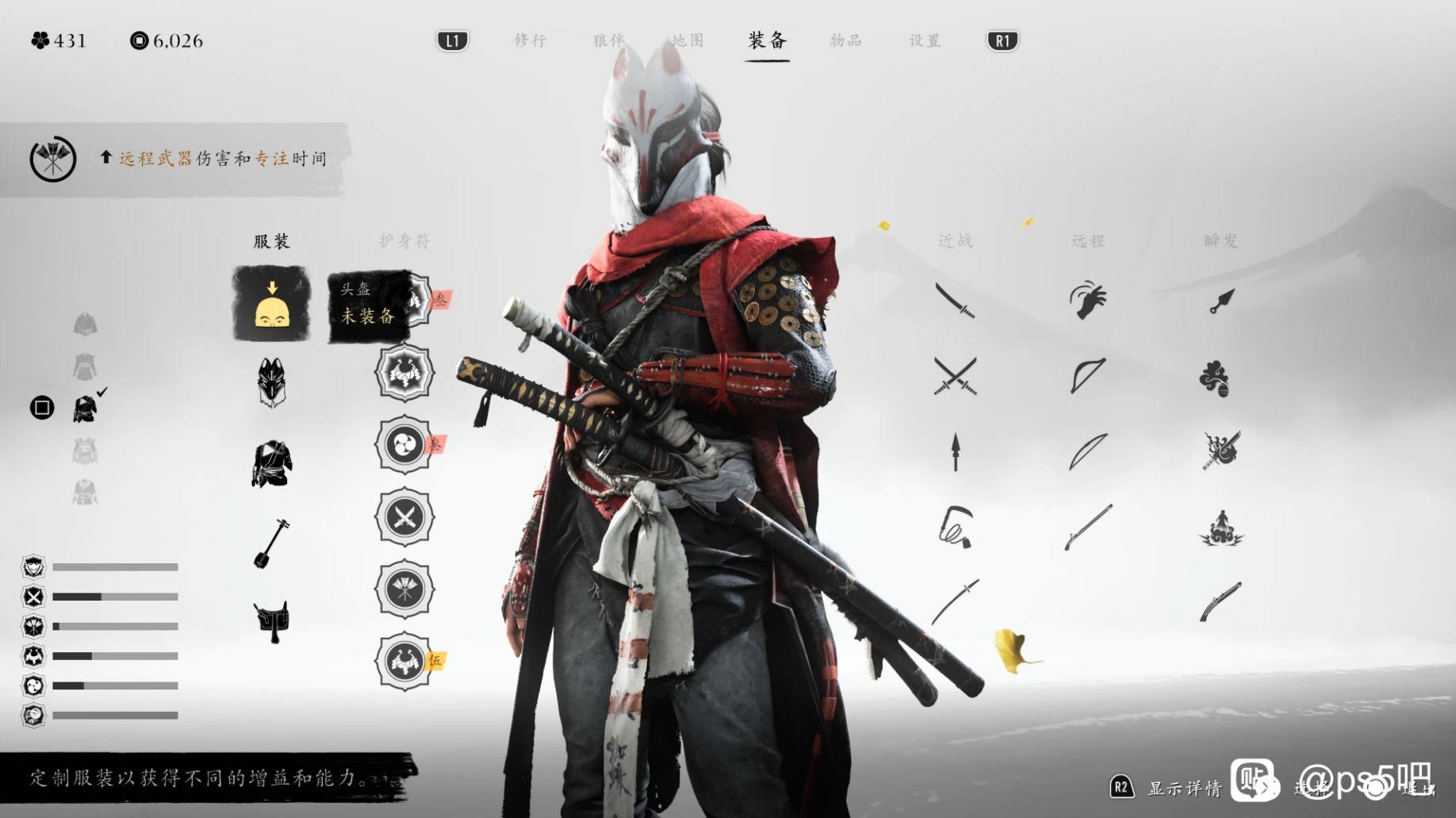Image resolution: width=1456 pixels, height=818 pixels.
Task: Choose the rifle ranged weapon
Action: (1088, 527)
